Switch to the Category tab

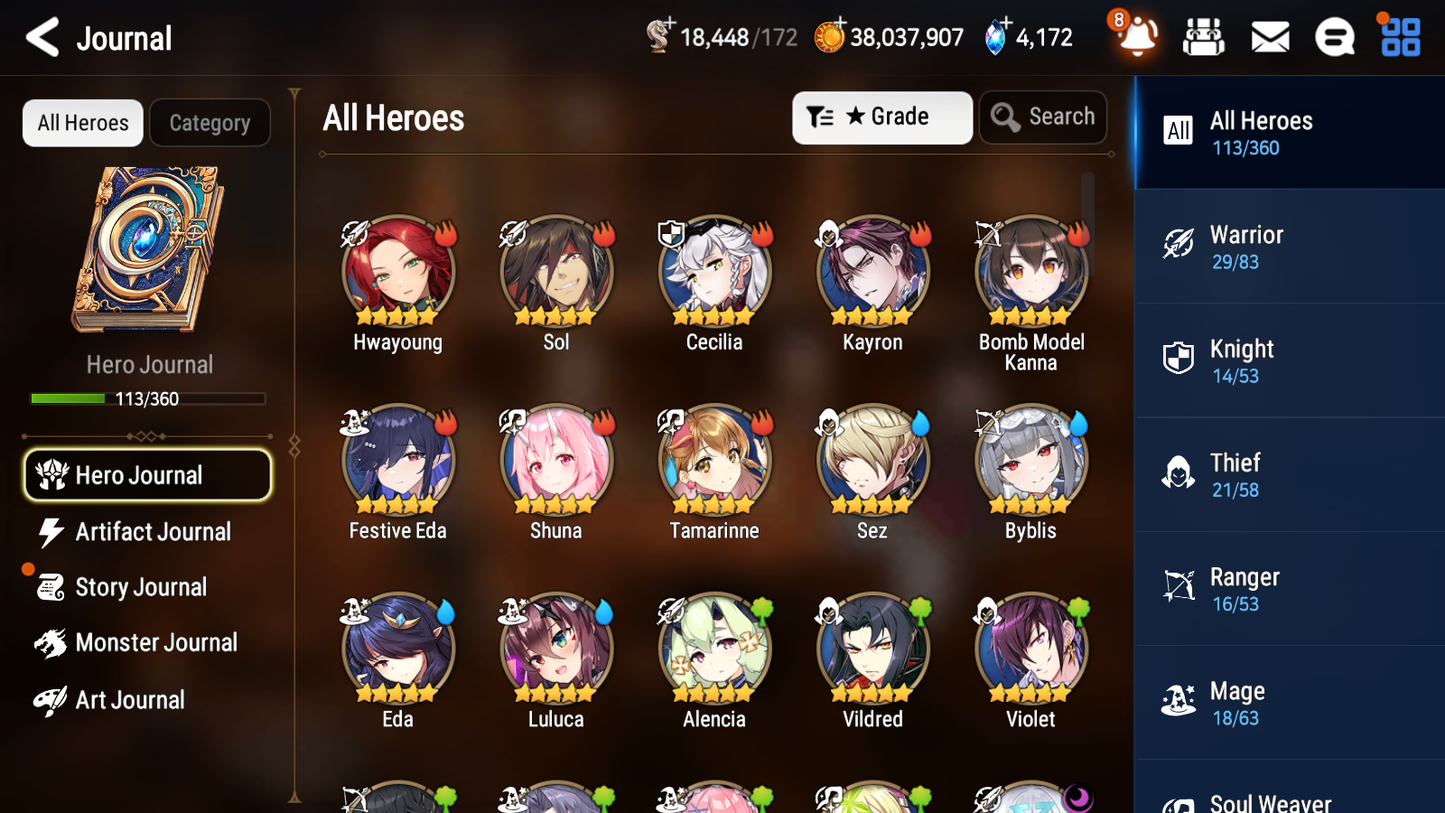coord(210,122)
